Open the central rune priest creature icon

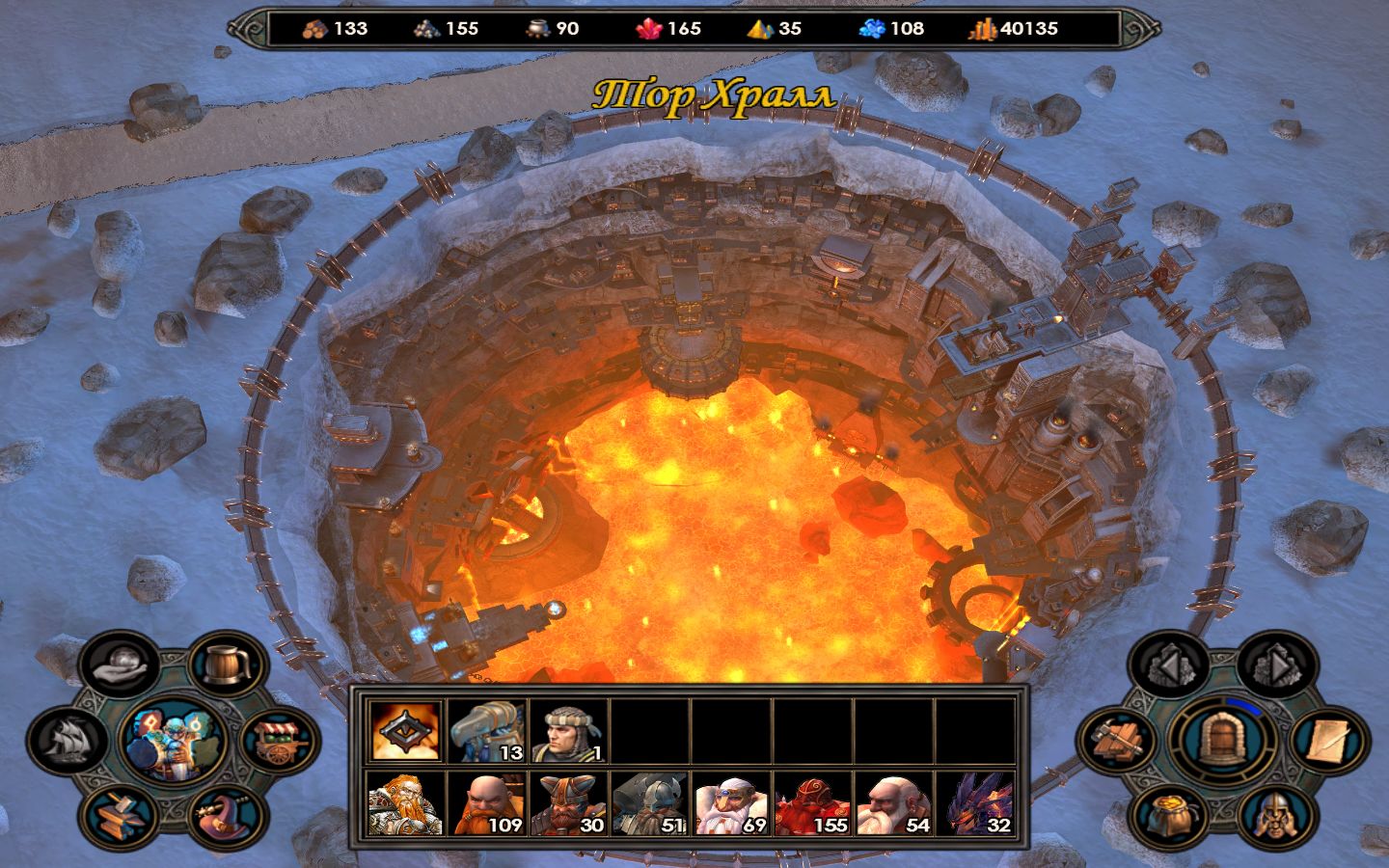click(x=173, y=740)
